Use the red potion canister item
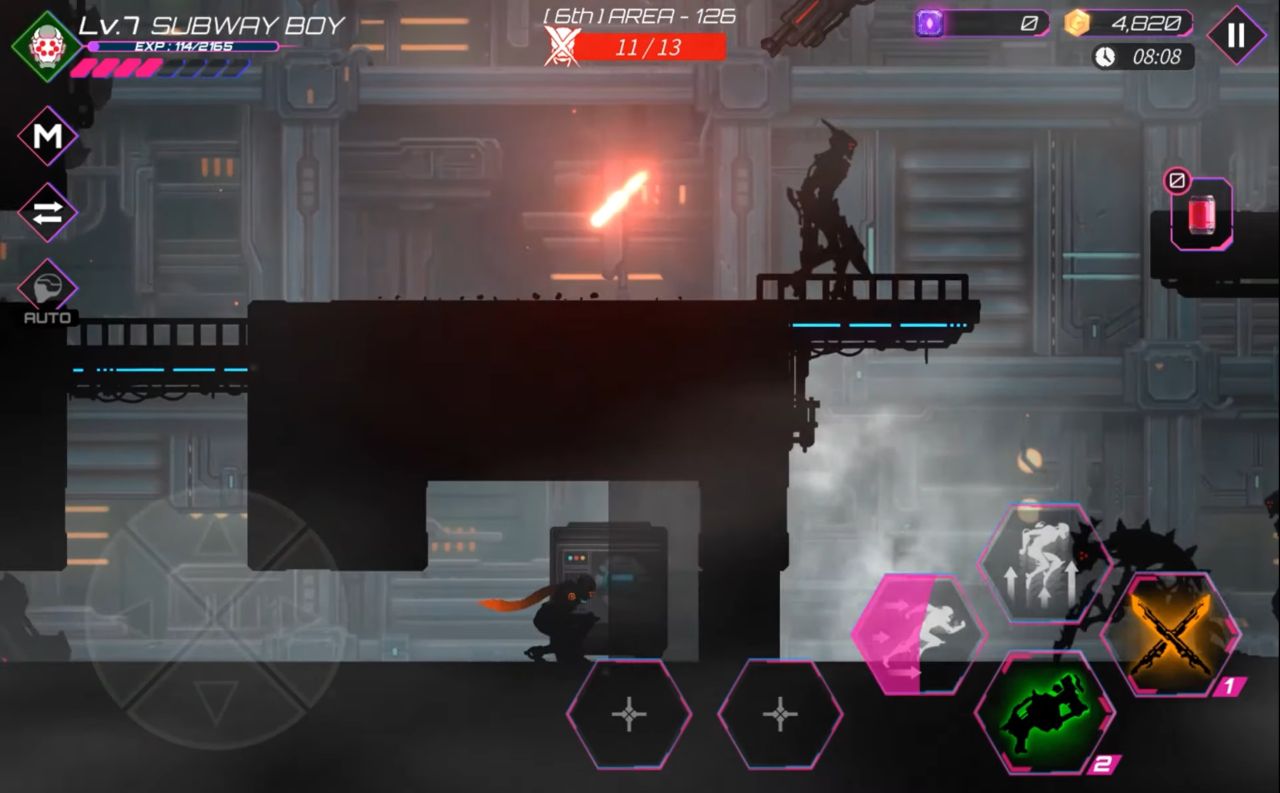 (x=1201, y=215)
